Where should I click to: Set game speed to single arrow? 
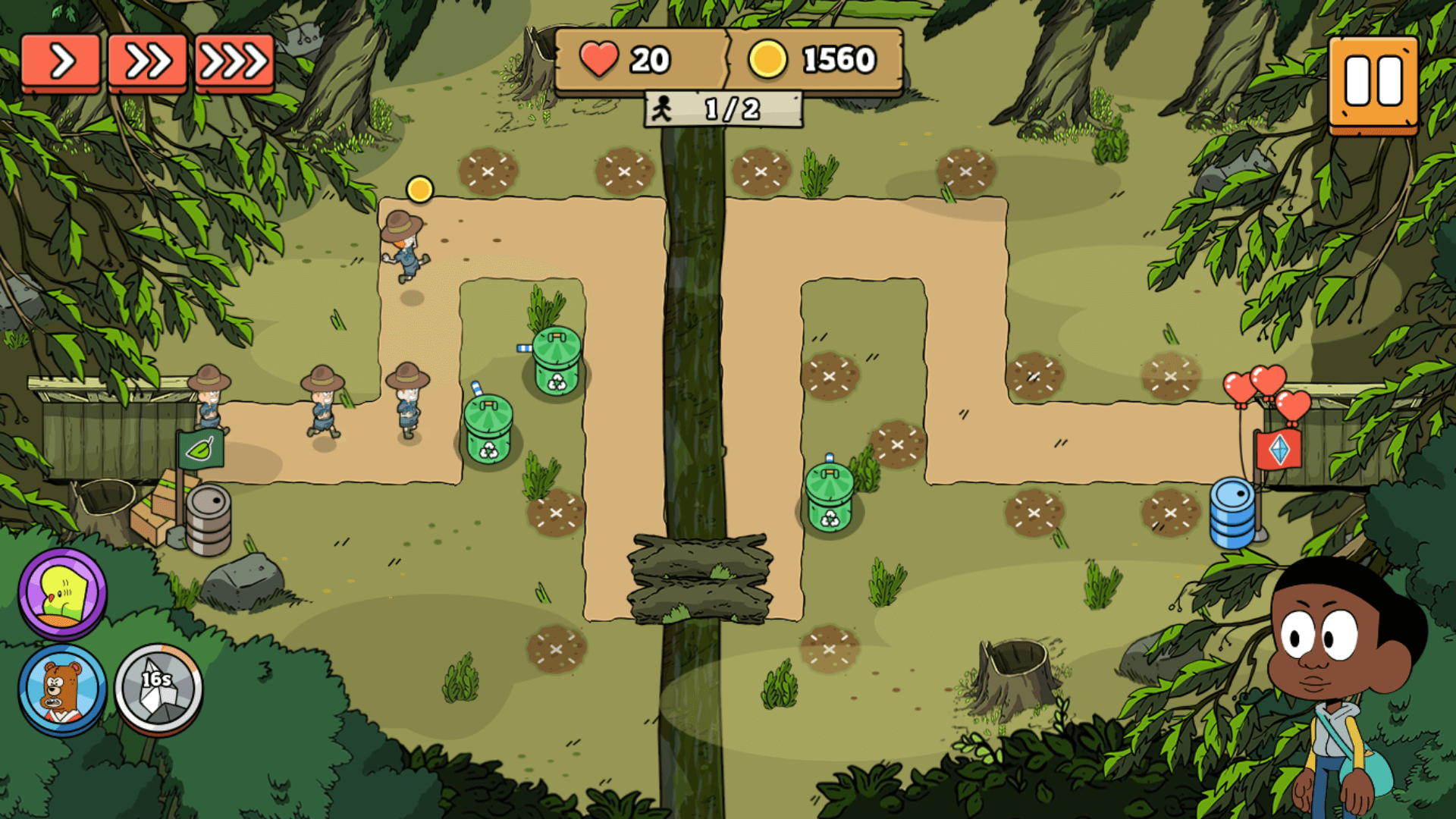click(x=61, y=62)
